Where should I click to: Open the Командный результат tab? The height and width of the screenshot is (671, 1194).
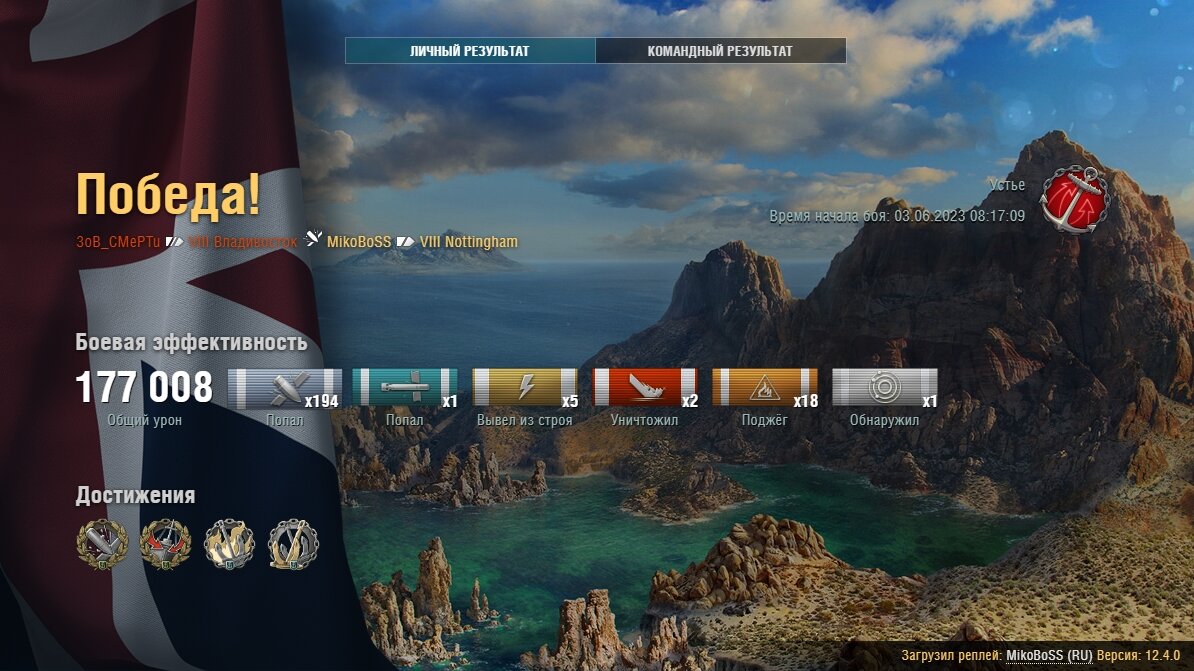[x=720, y=51]
